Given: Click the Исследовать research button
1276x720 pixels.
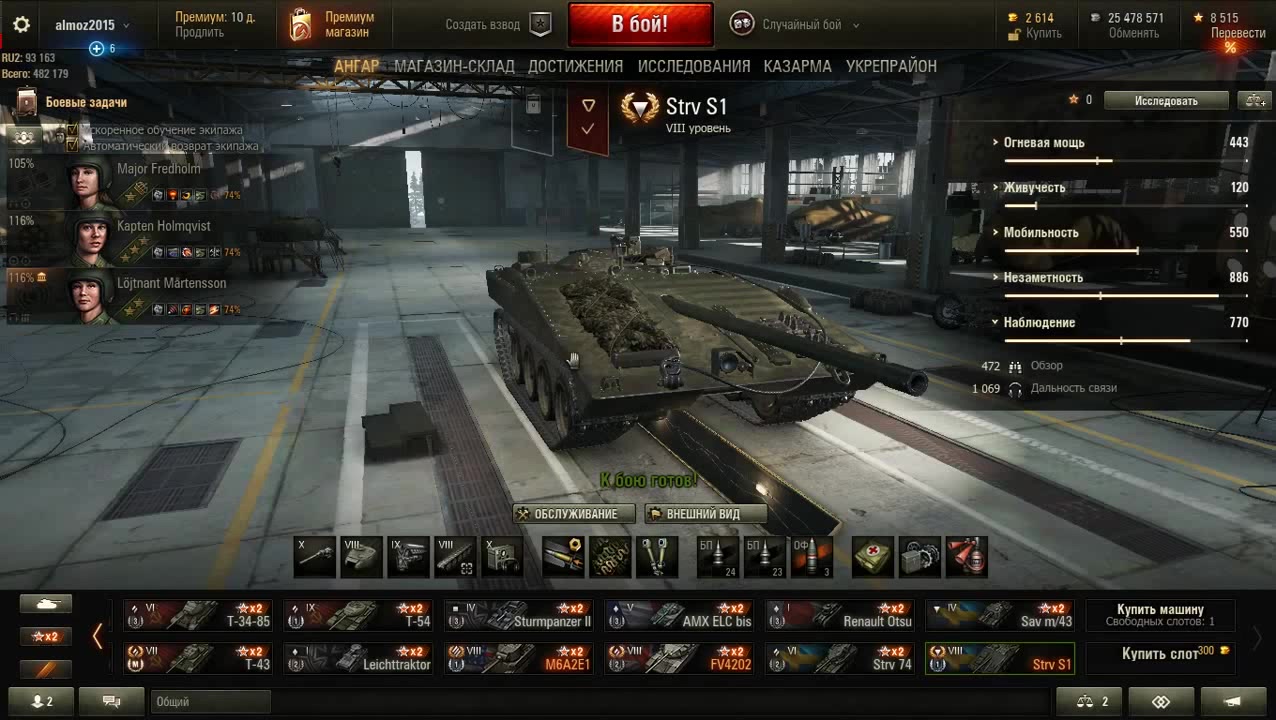Looking at the screenshot, I should click(x=1165, y=100).
